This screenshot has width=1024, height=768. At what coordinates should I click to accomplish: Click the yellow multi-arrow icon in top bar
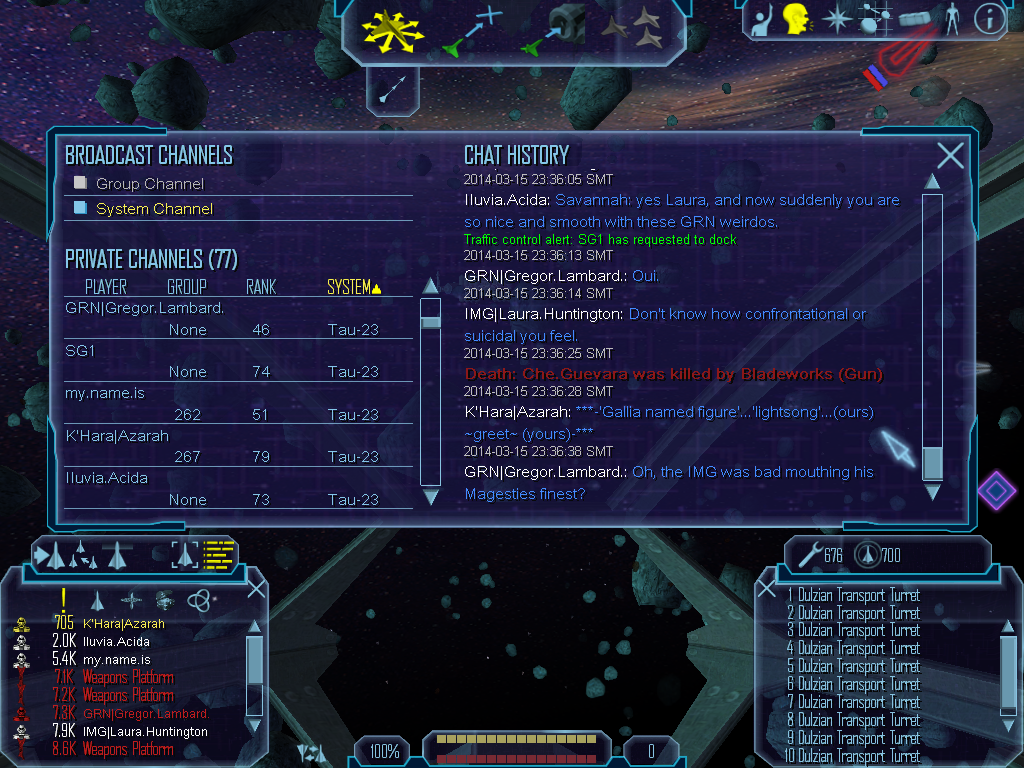pos(394,30)
